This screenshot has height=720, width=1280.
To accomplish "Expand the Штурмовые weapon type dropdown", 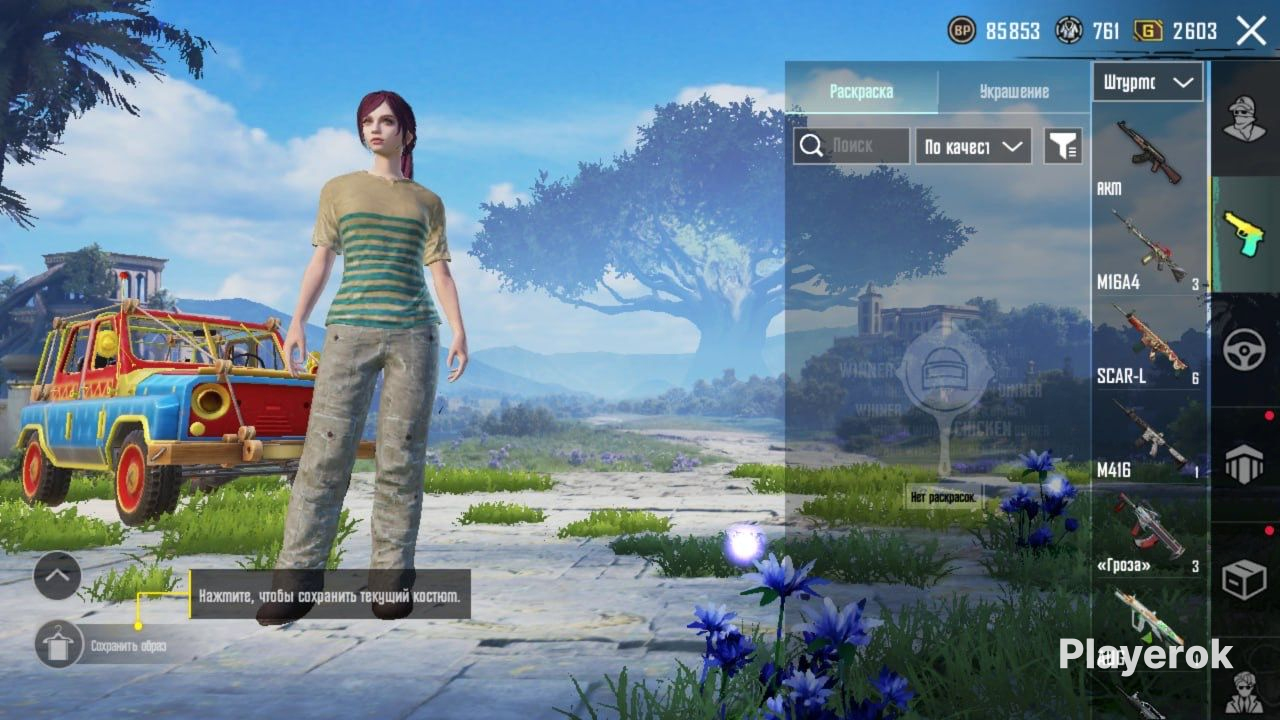I will tap(1148, 83).
